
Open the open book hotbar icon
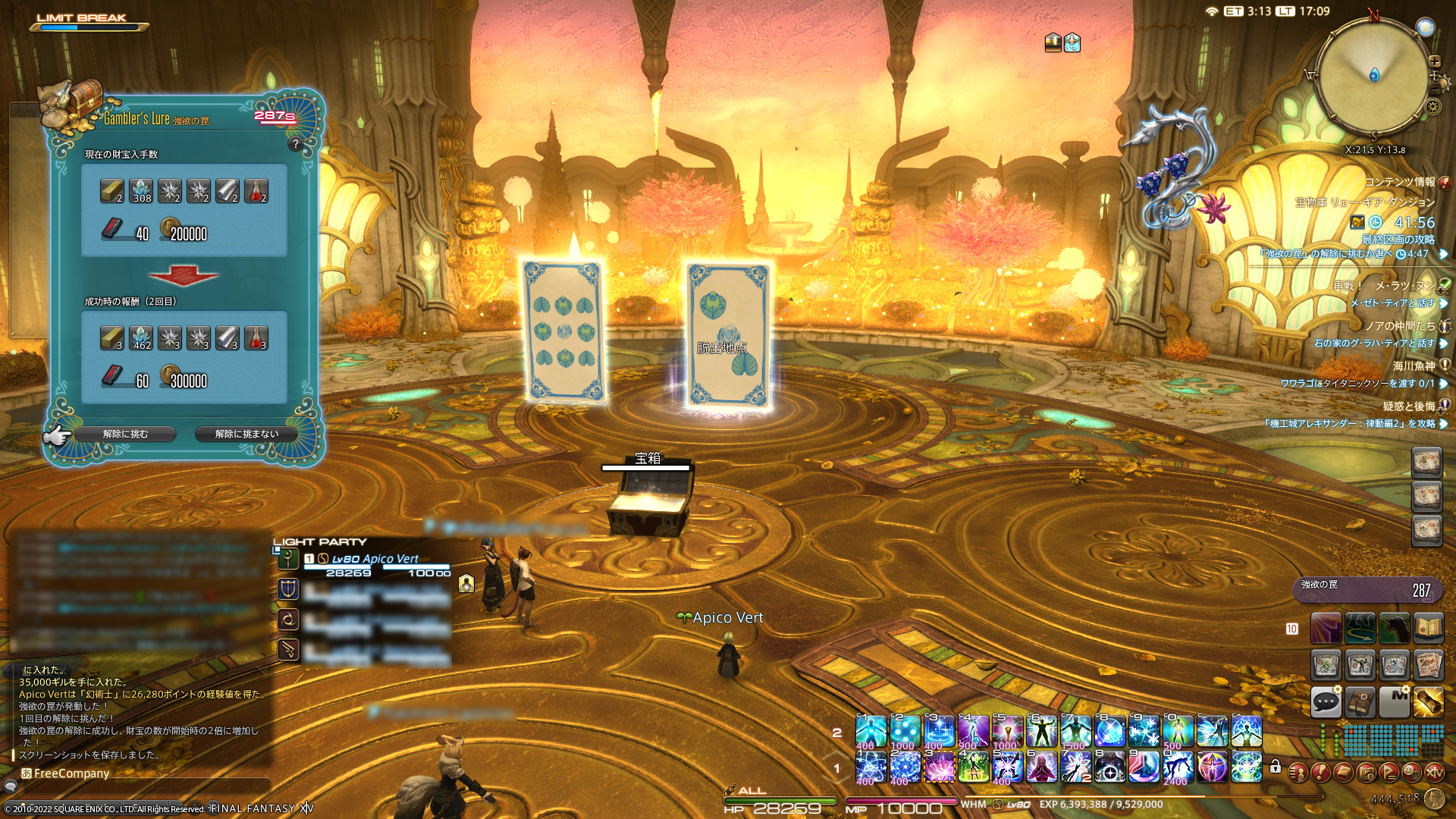click(1428, 628)
